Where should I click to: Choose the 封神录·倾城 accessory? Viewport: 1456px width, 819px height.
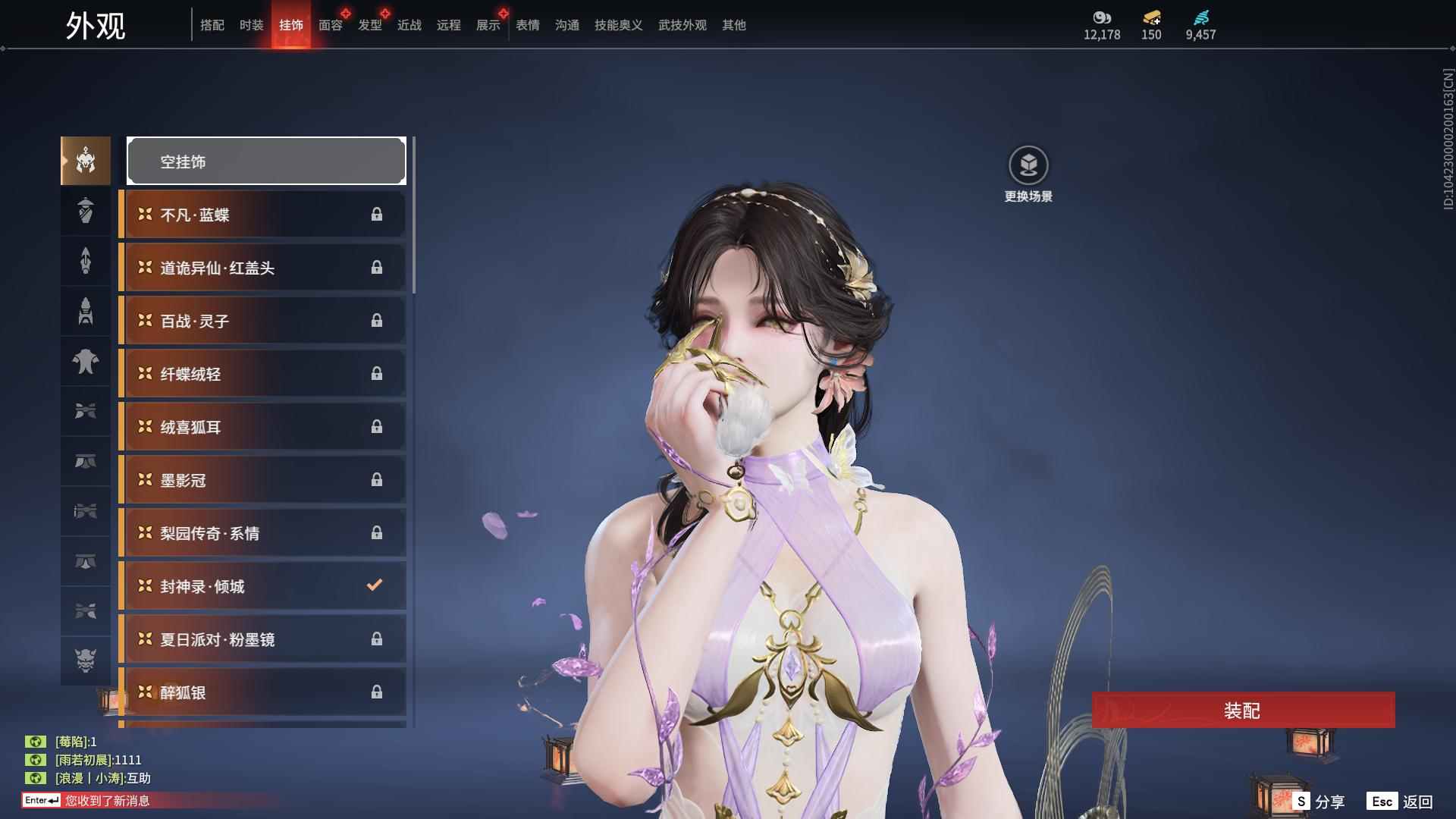click(x=263, y=586)
